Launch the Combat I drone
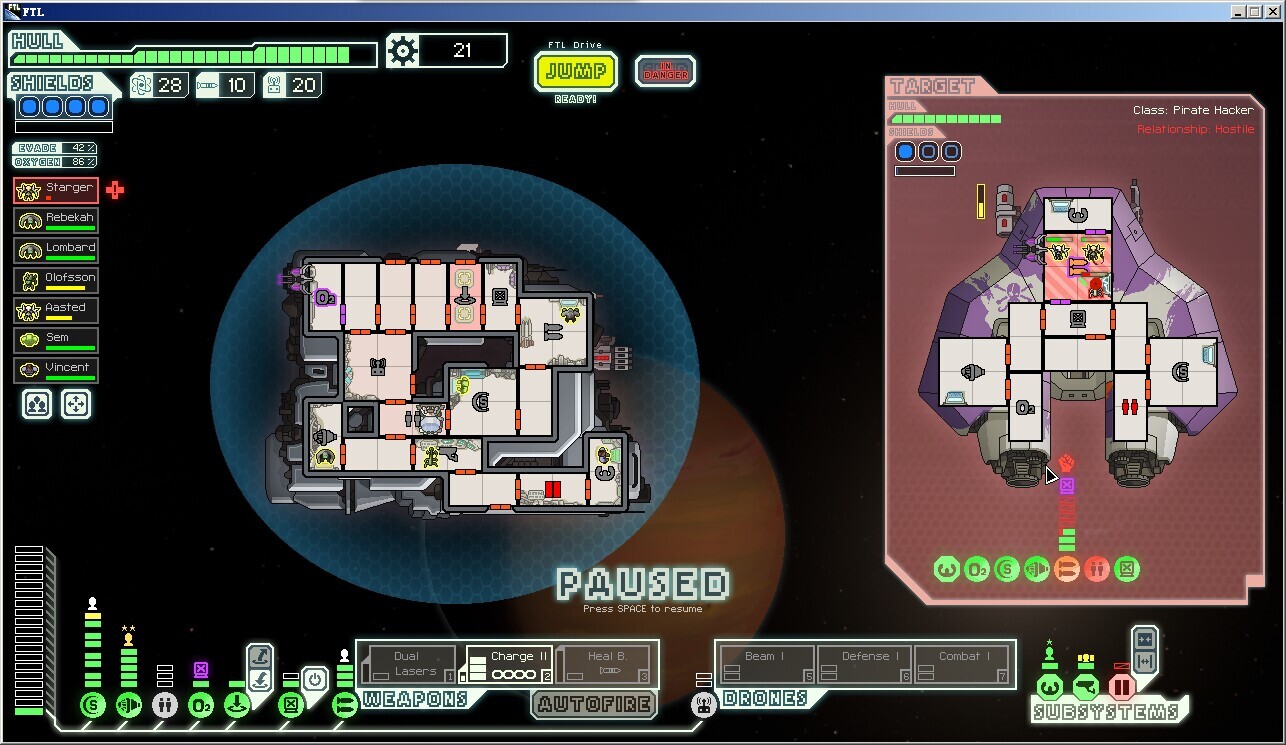The height and width of the screenshot is (745, 1286). (964, 664)
